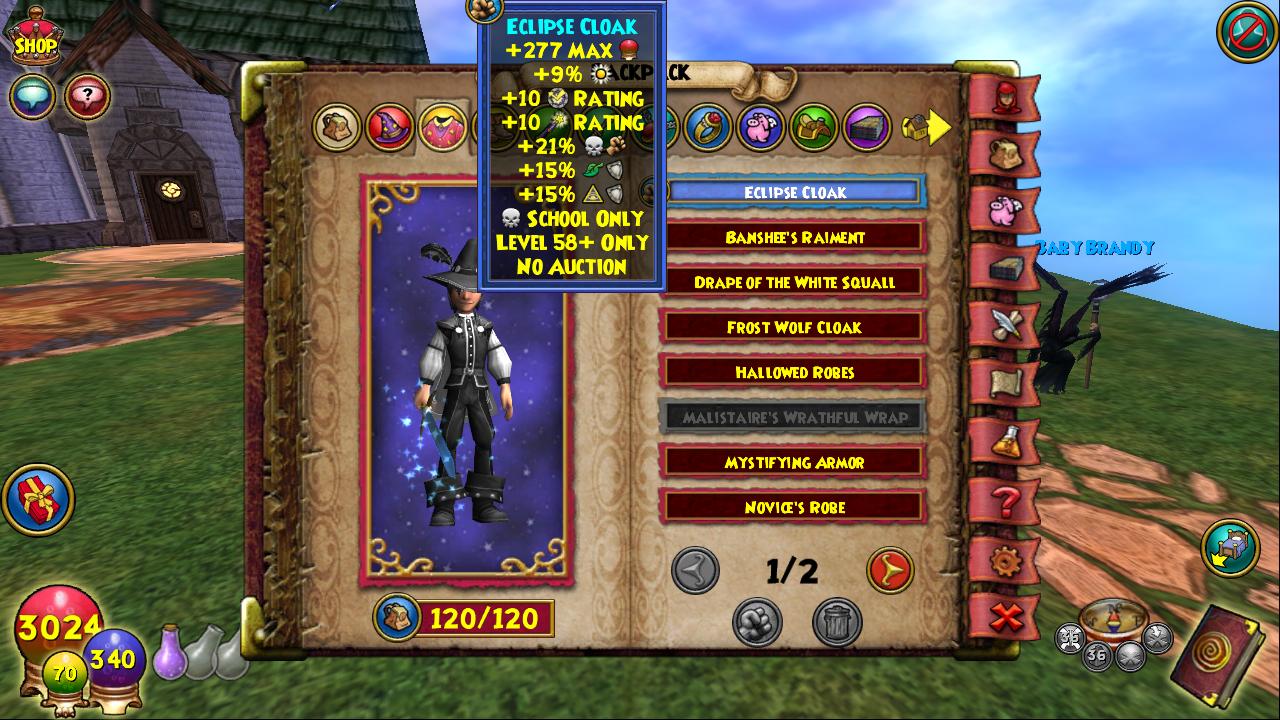Image resolution: width=1280 pixels, height=720 pixels.
Task: Select Banshee's Raiment from the list
Action: (794, 238)
